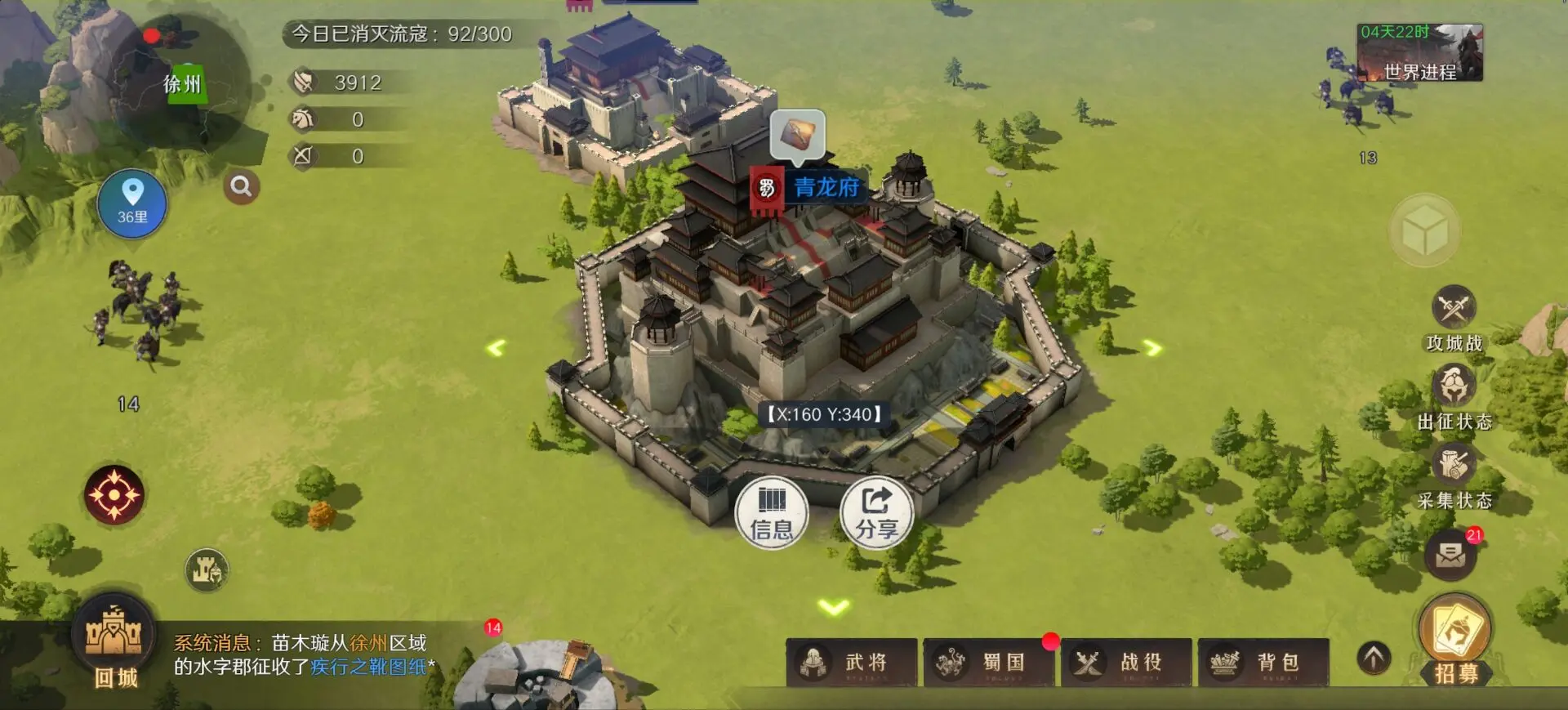Image resolution: width=1568 pixels, height=710 pixels.
Task: Expand the up-arrow menu toggle
Action: [x=1374, y=658]
